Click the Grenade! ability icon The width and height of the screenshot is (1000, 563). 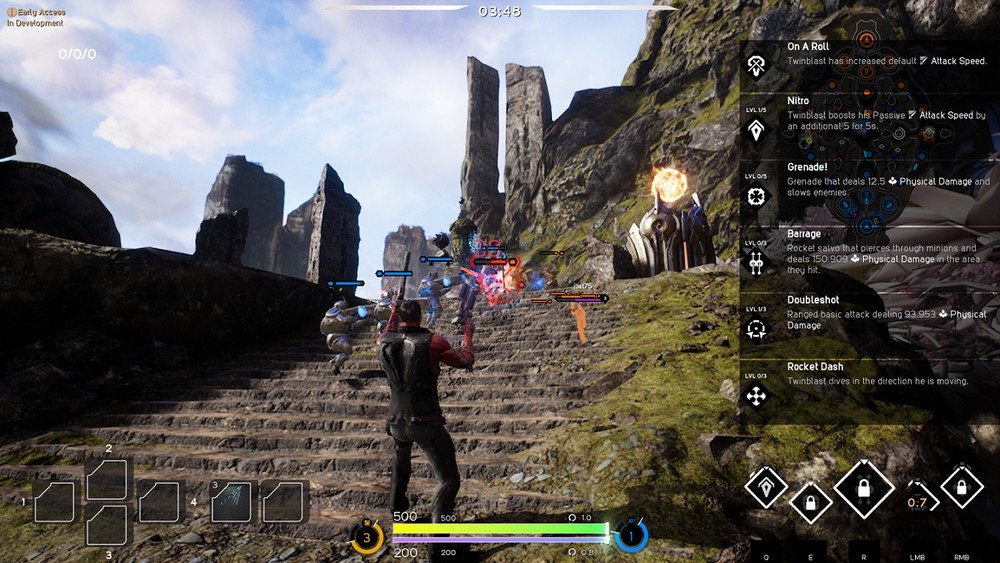click(757, 196)
